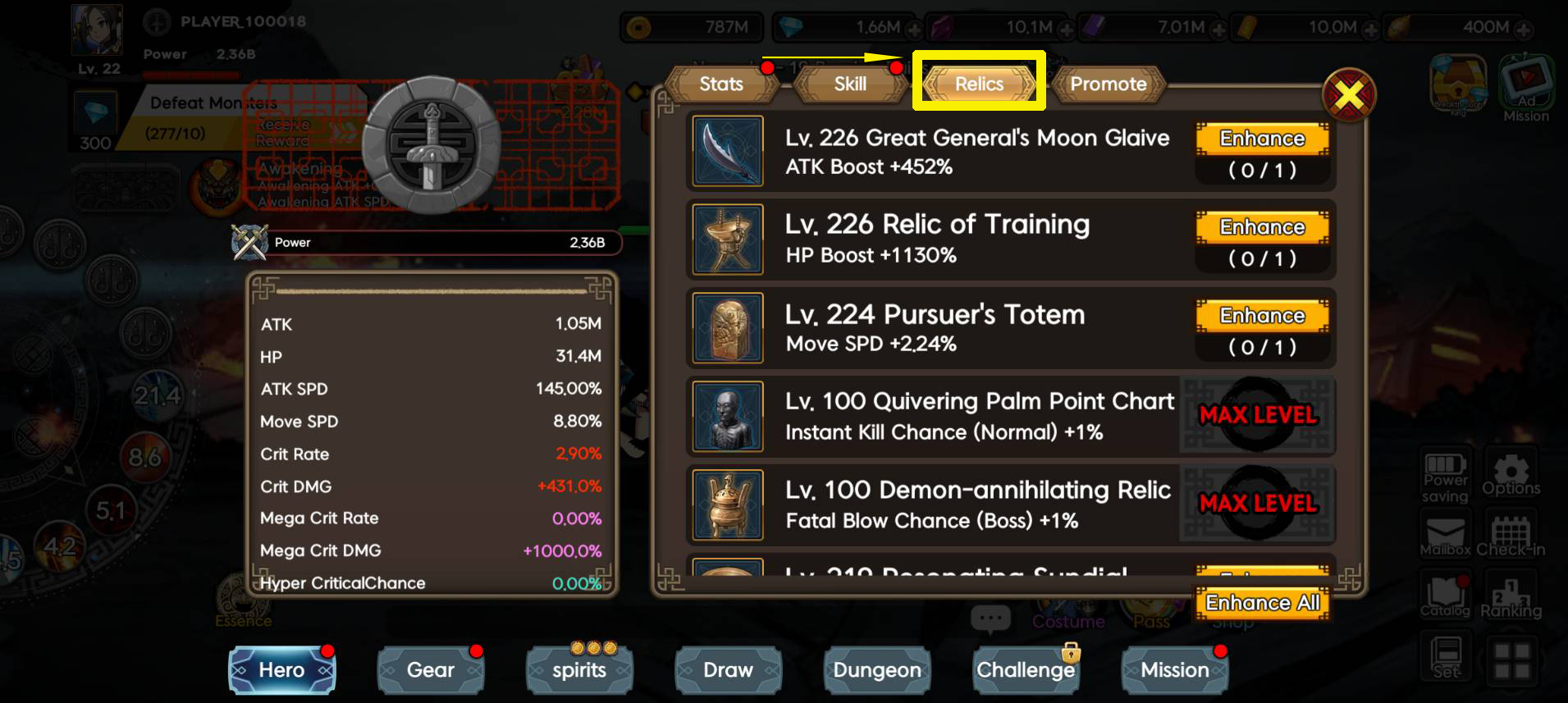Screen dimensions: 1568x703
Task: Click the Relic of Training item icon
Action: pos(727,240)
